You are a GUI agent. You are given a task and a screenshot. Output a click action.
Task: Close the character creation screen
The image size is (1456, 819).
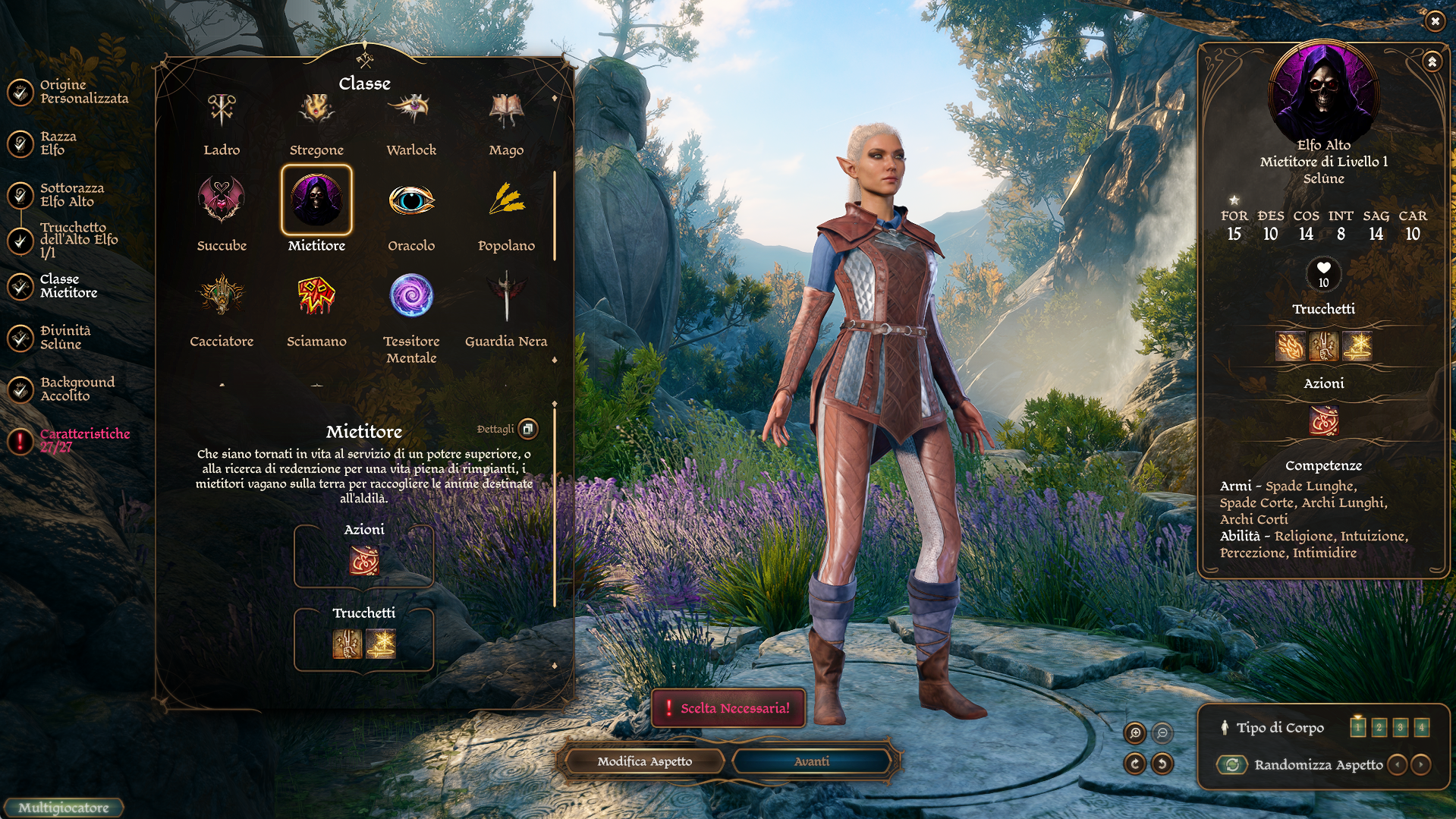(x=1434, y=21)
